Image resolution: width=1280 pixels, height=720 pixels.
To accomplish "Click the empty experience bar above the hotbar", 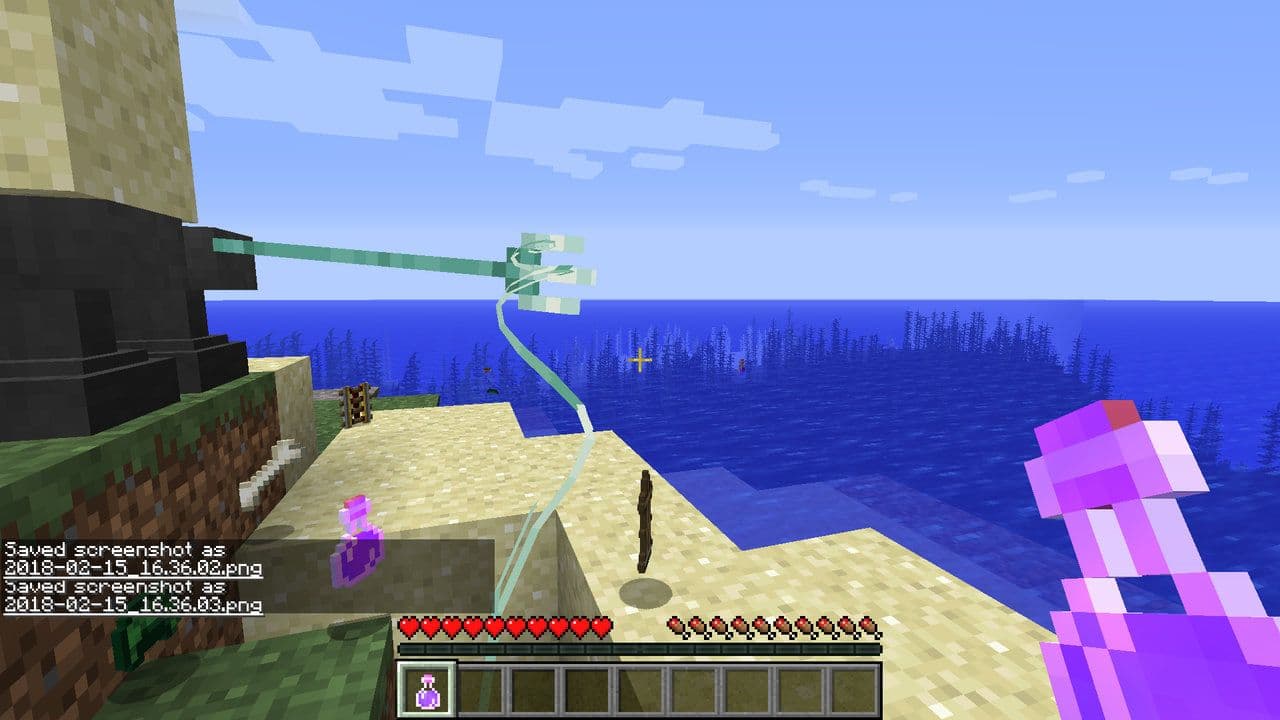I will click(x=640, y=649).
